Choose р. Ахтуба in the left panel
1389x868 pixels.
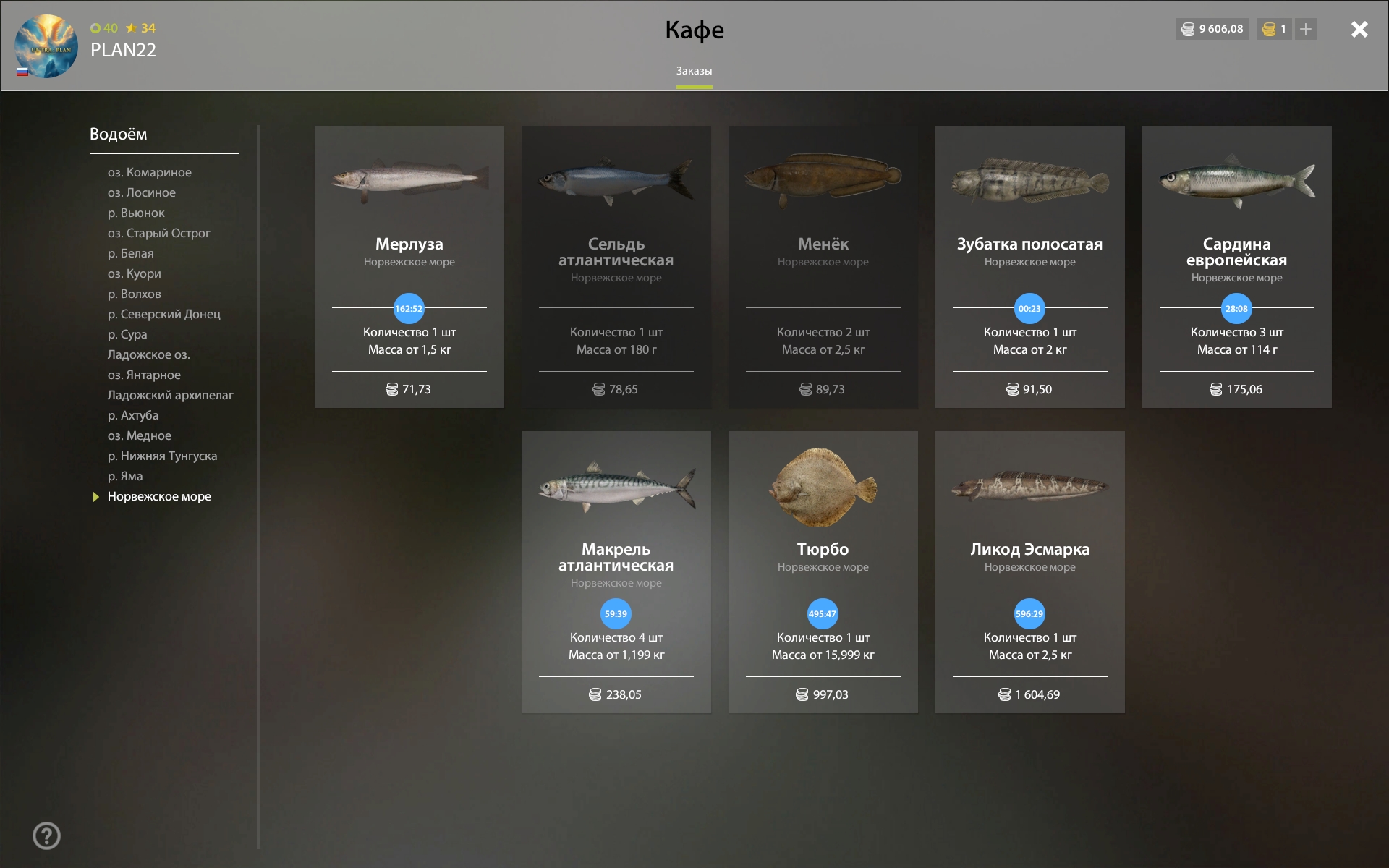[132, 415]
